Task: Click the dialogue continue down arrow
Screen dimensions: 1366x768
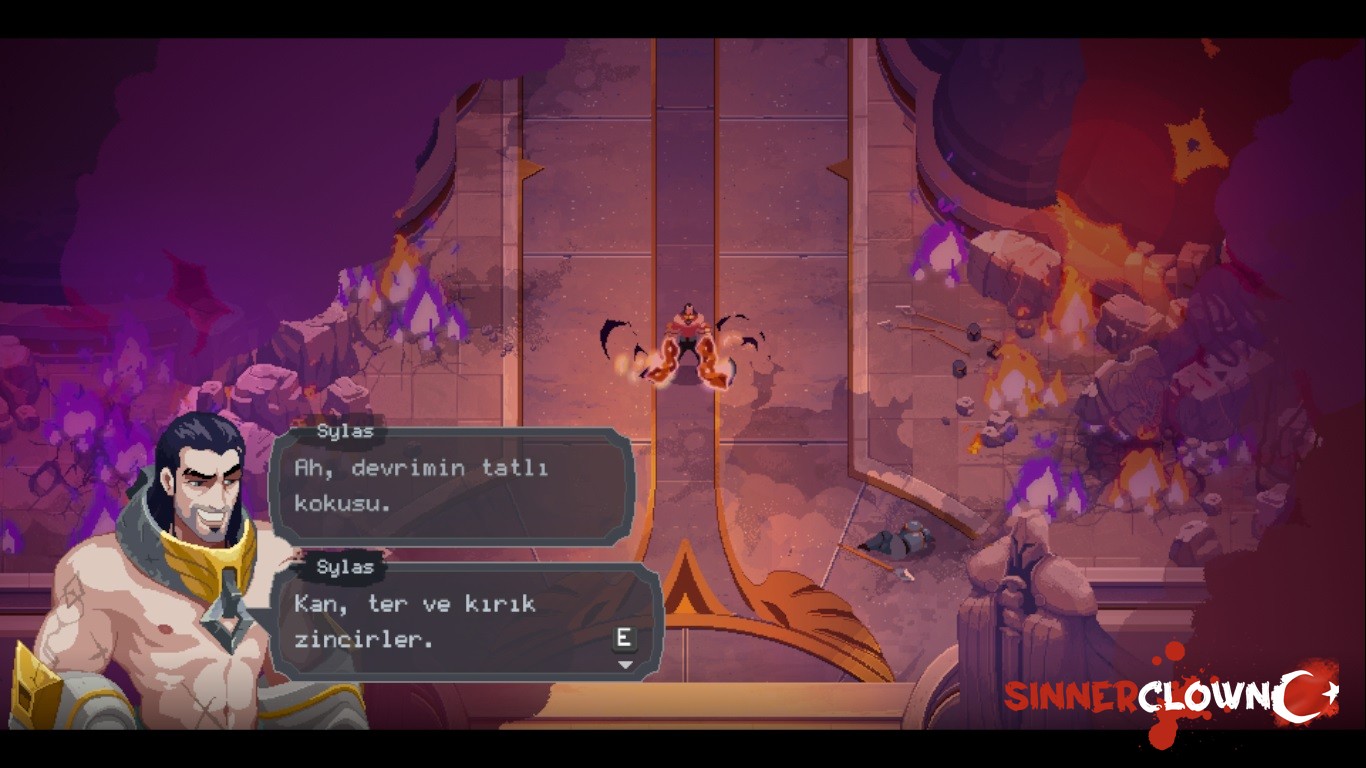Action: (x=625, y=665)
